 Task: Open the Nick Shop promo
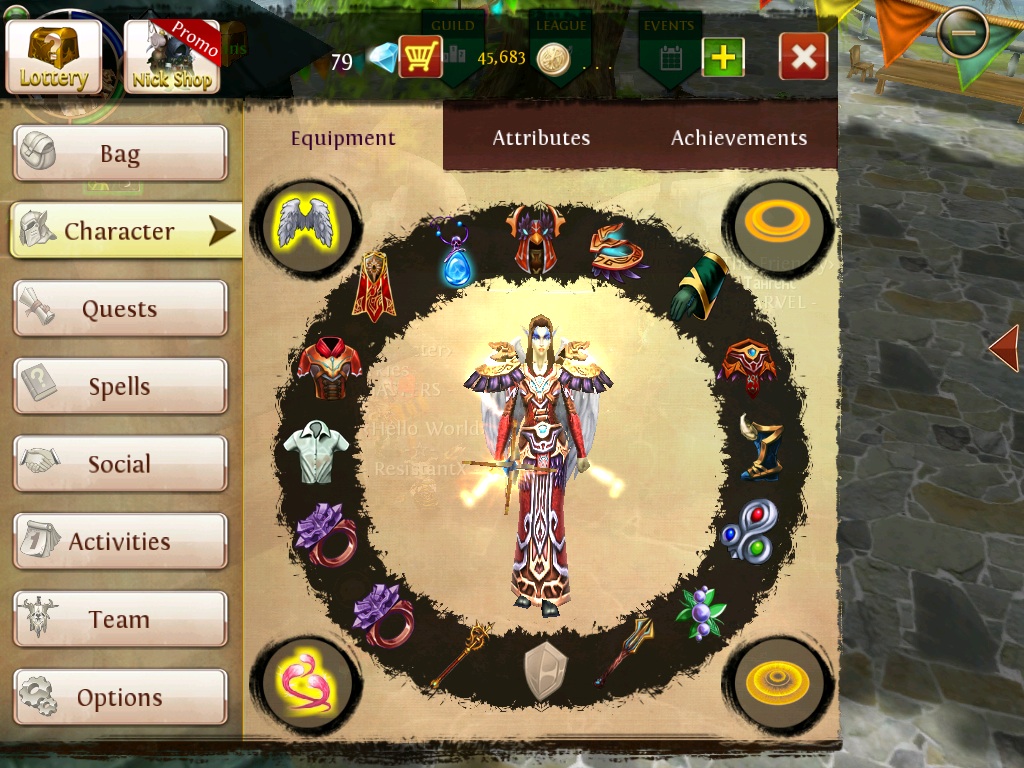click(171, 56)
